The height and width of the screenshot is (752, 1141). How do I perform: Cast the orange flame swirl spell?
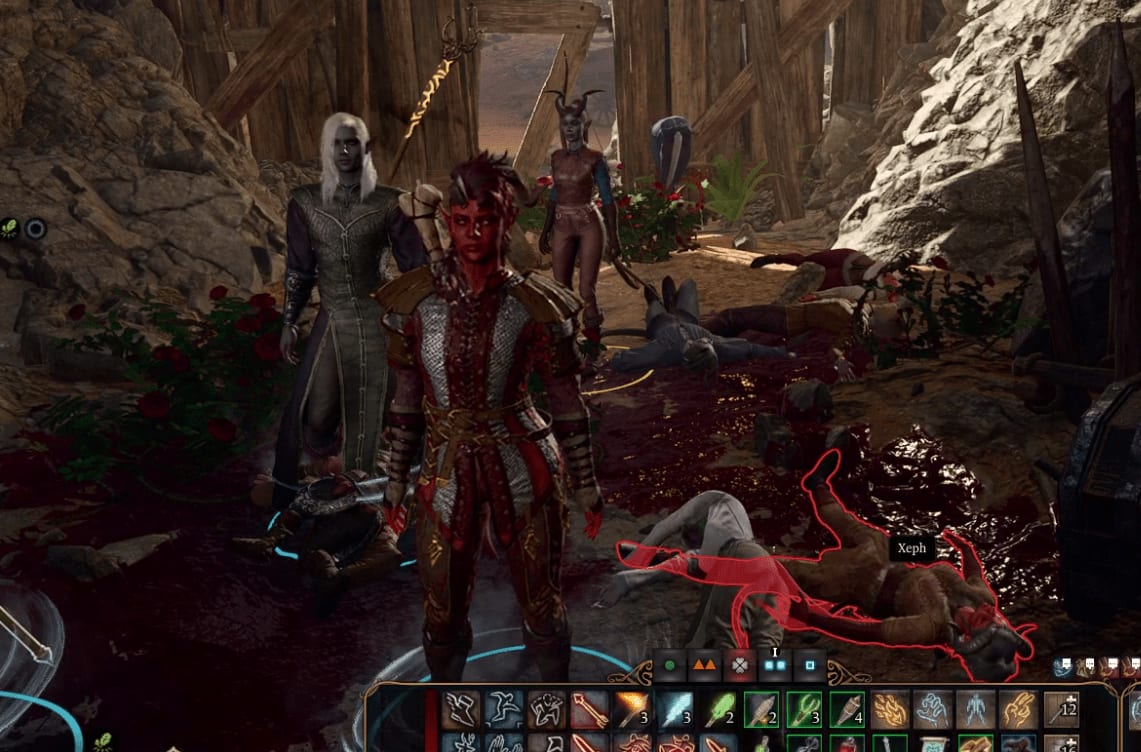[890, 709]
